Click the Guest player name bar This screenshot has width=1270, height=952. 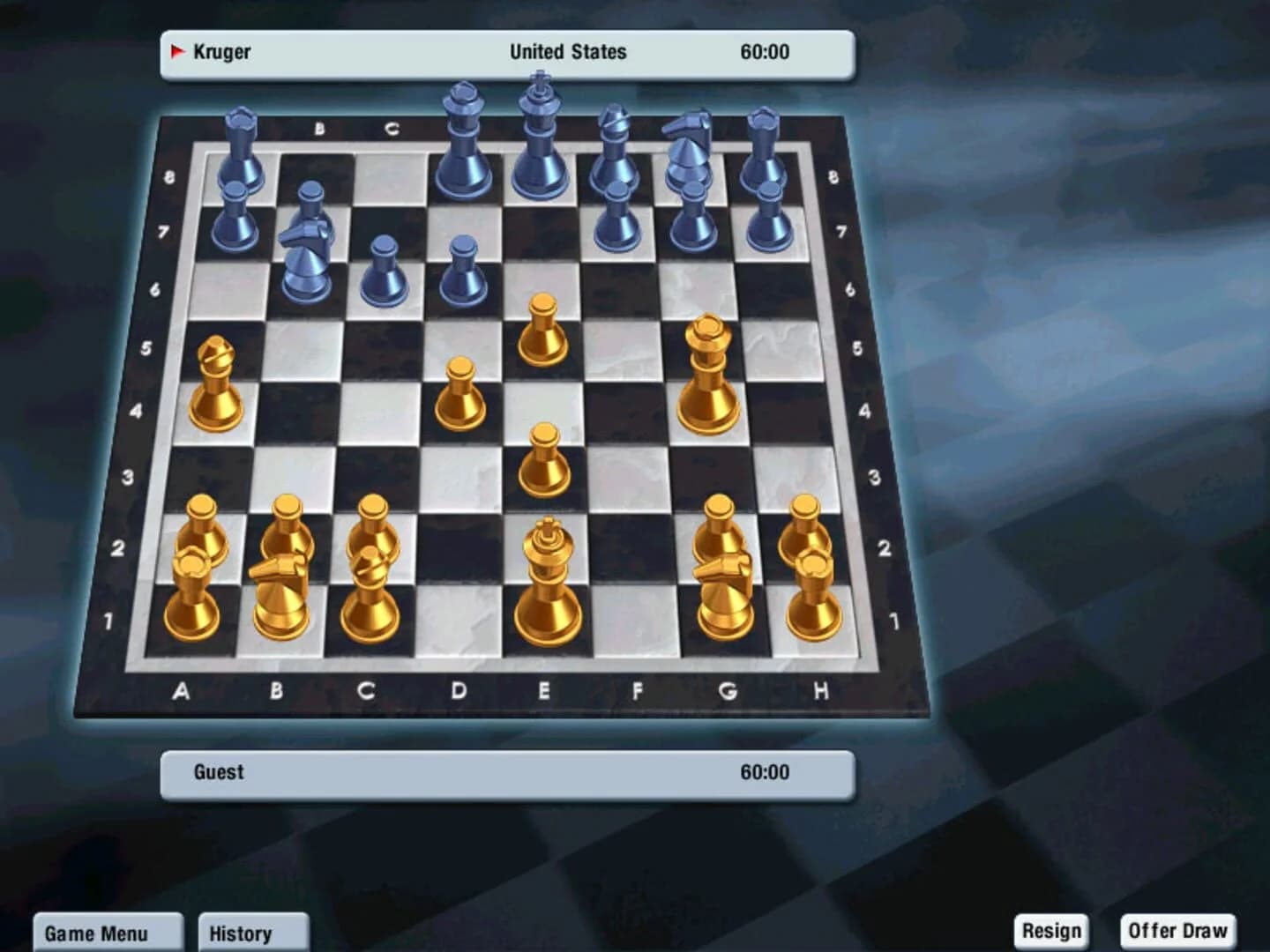[x=218, y=772]
